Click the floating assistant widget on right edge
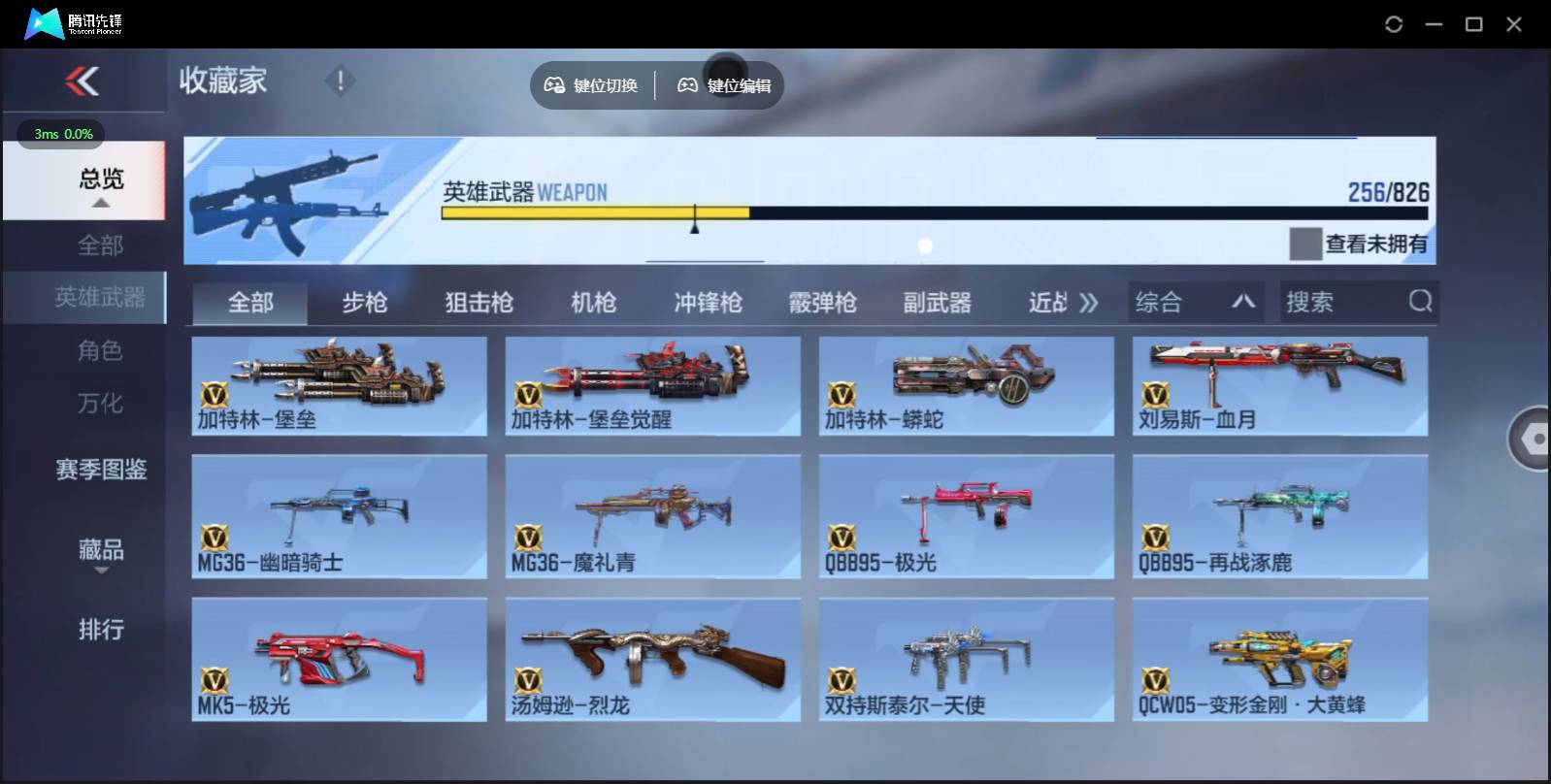The image size is (1551, 784). [1534, 439]
